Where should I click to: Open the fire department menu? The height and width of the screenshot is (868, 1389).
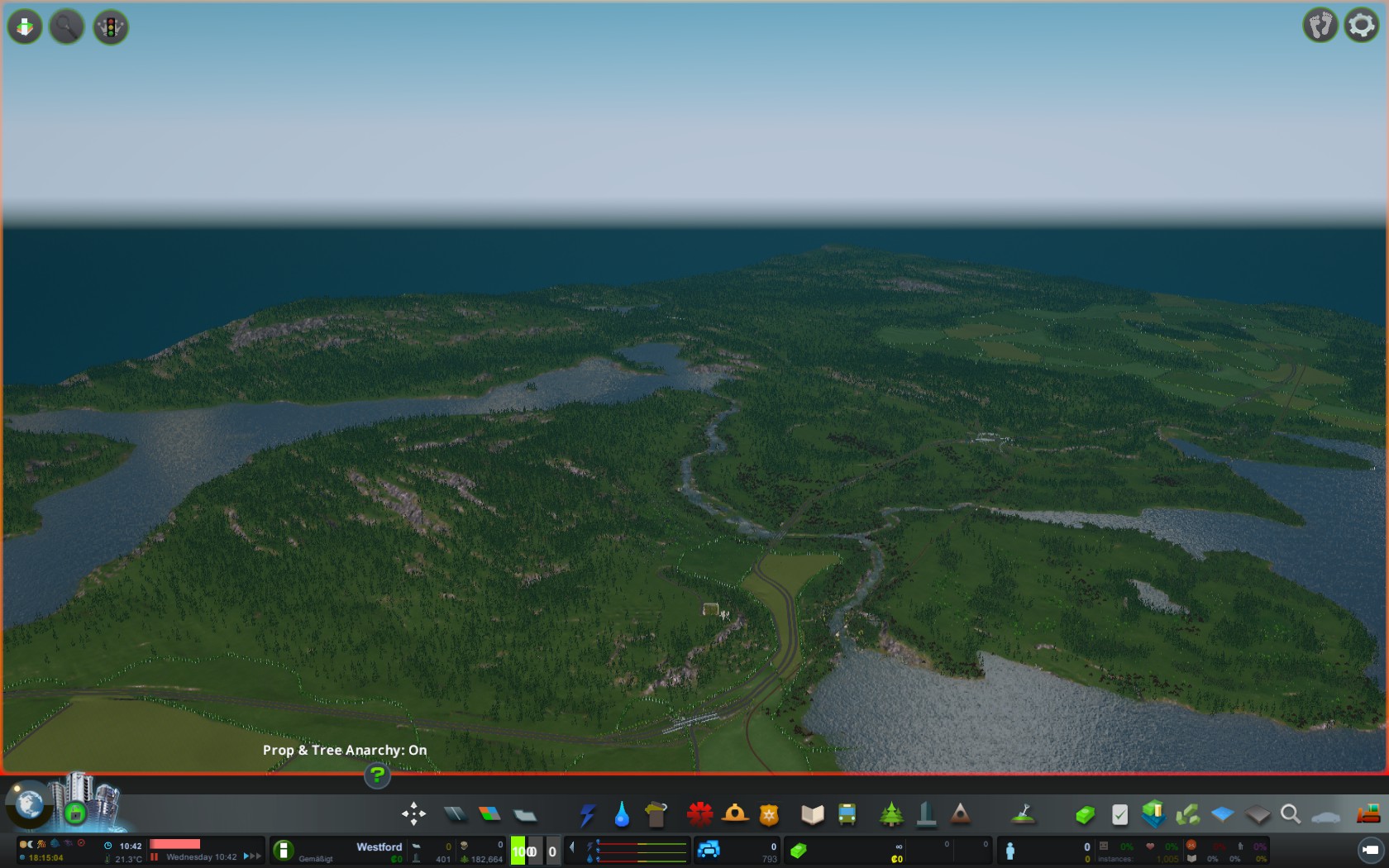point(699,815)
